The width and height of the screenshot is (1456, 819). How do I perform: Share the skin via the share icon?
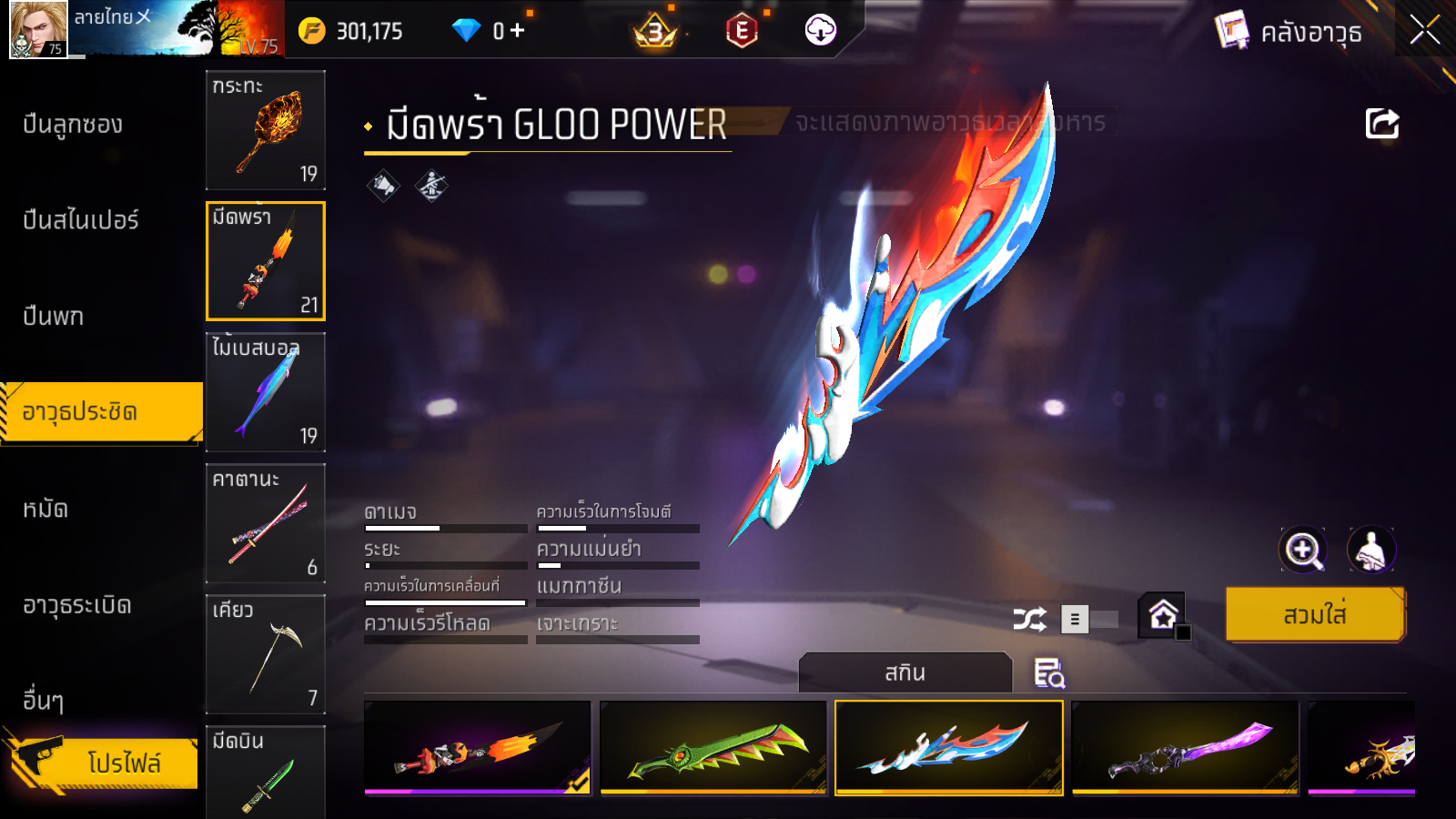(1381, 124)
